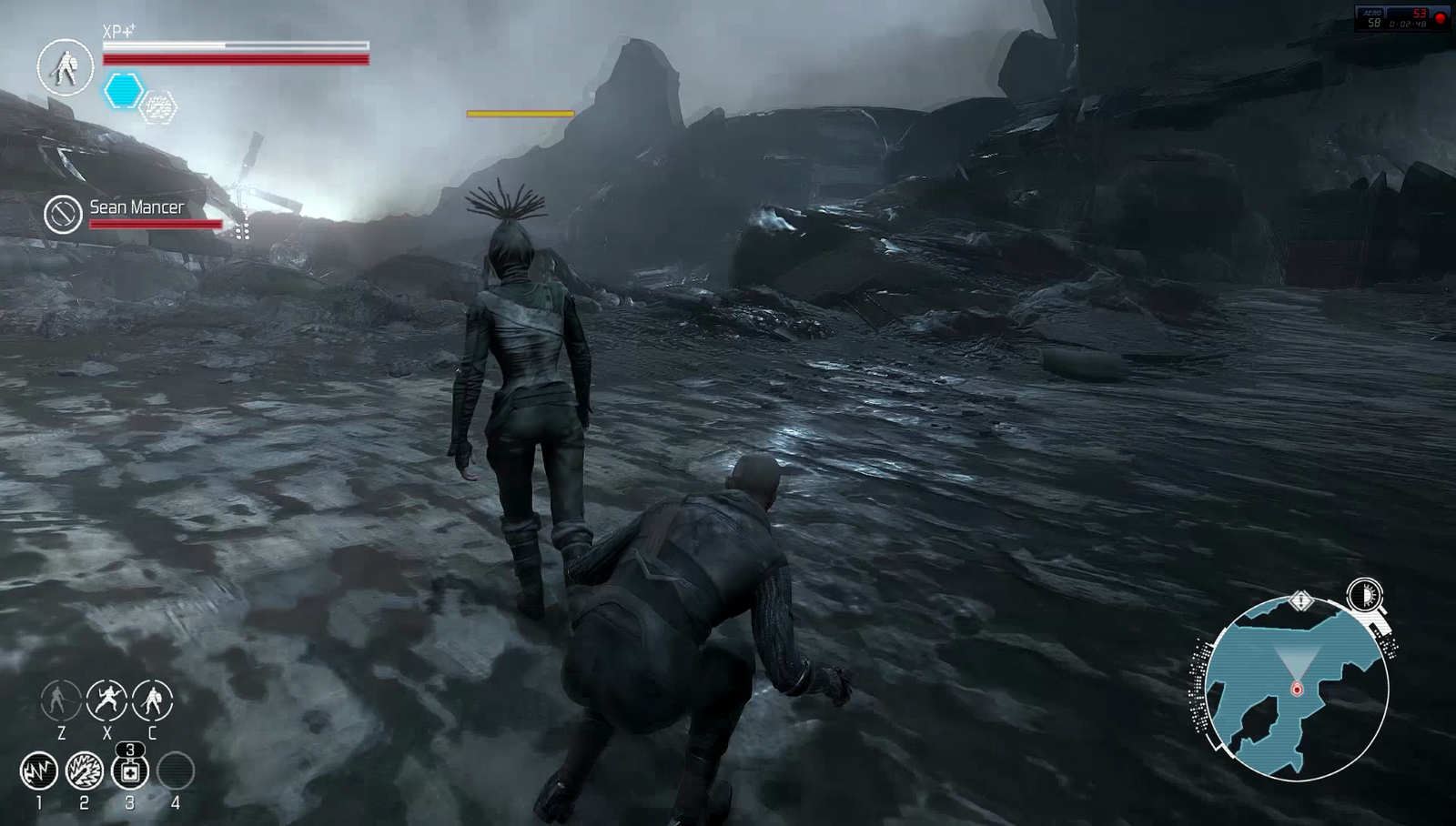This screenshot has width=1456, height=826.
Task: Switch to the dual-wield rogue stance
Action: tap(106, 700)
